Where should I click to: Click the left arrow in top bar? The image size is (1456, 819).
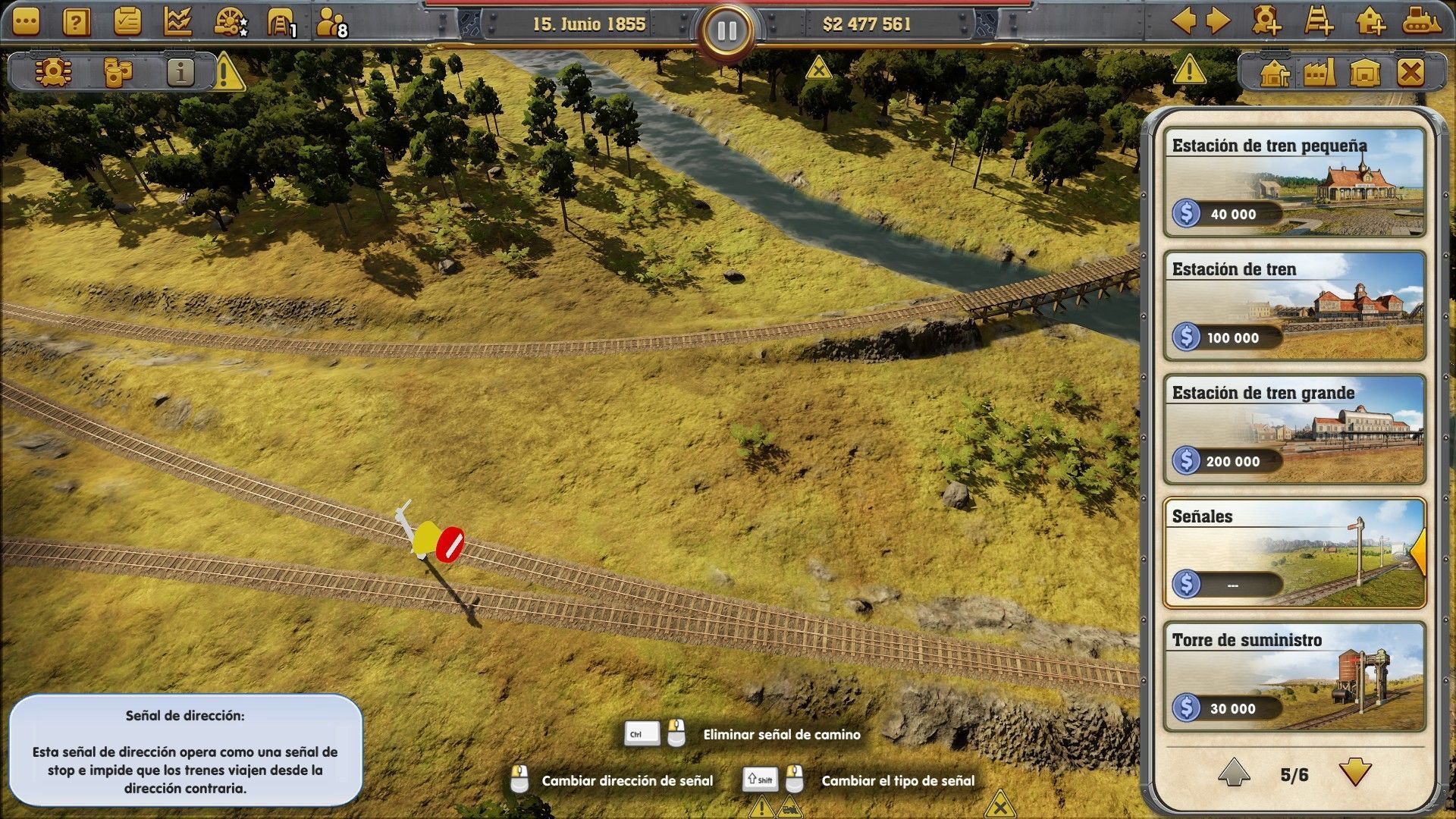1184,21
